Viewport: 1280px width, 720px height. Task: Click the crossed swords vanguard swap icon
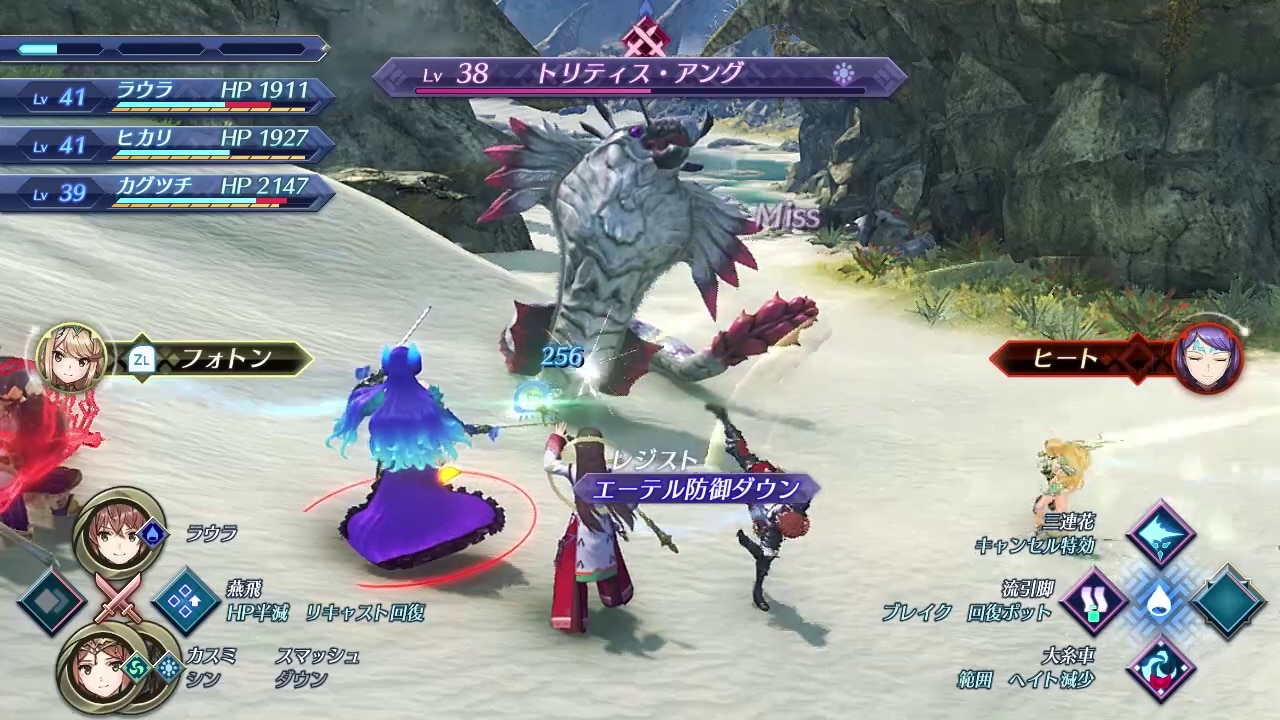click(118, 600)
